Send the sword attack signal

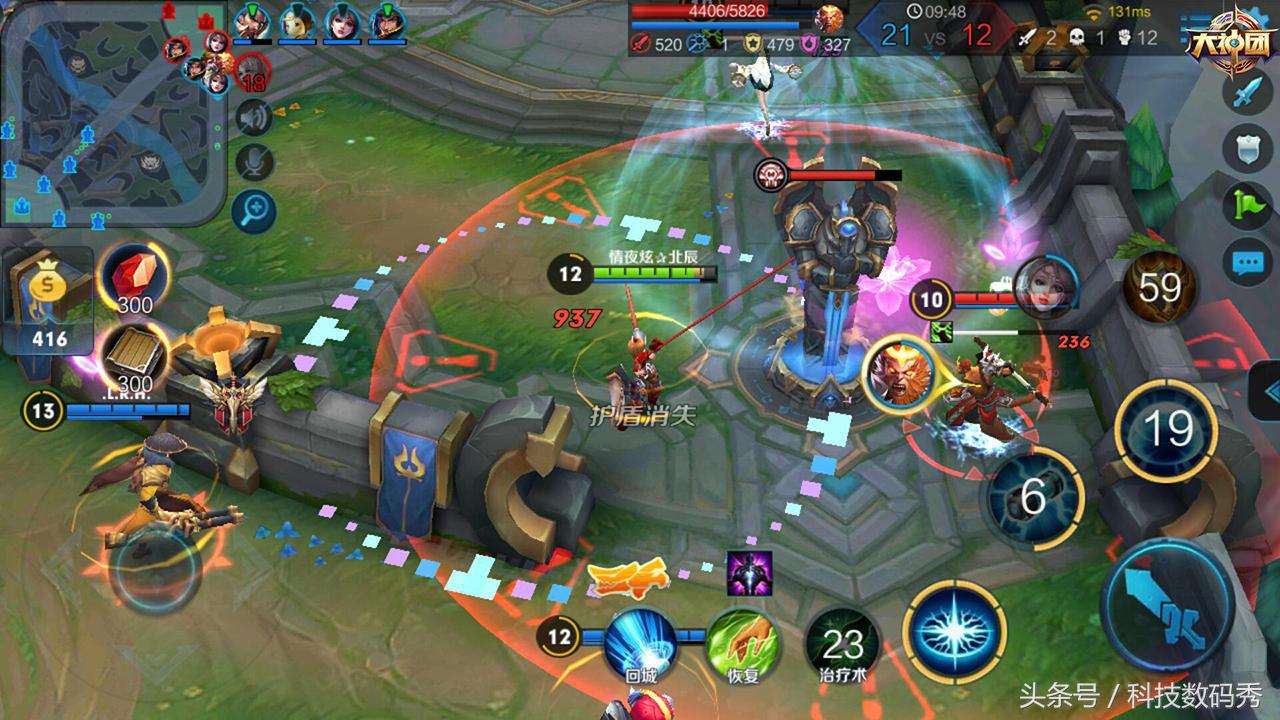1246,95
